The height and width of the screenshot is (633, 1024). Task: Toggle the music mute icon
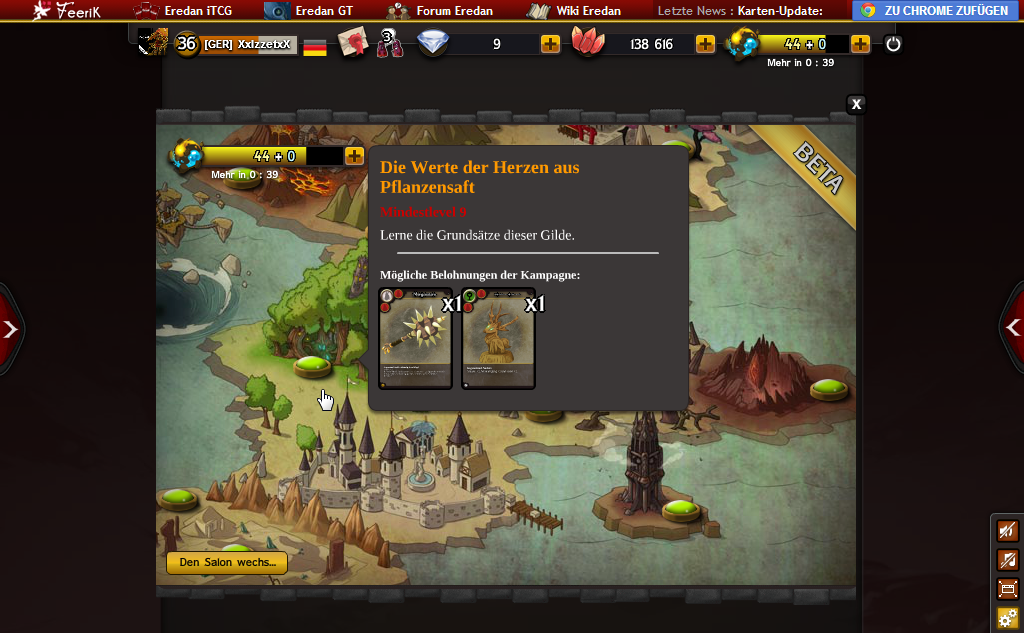click(x=1008, y=560)
